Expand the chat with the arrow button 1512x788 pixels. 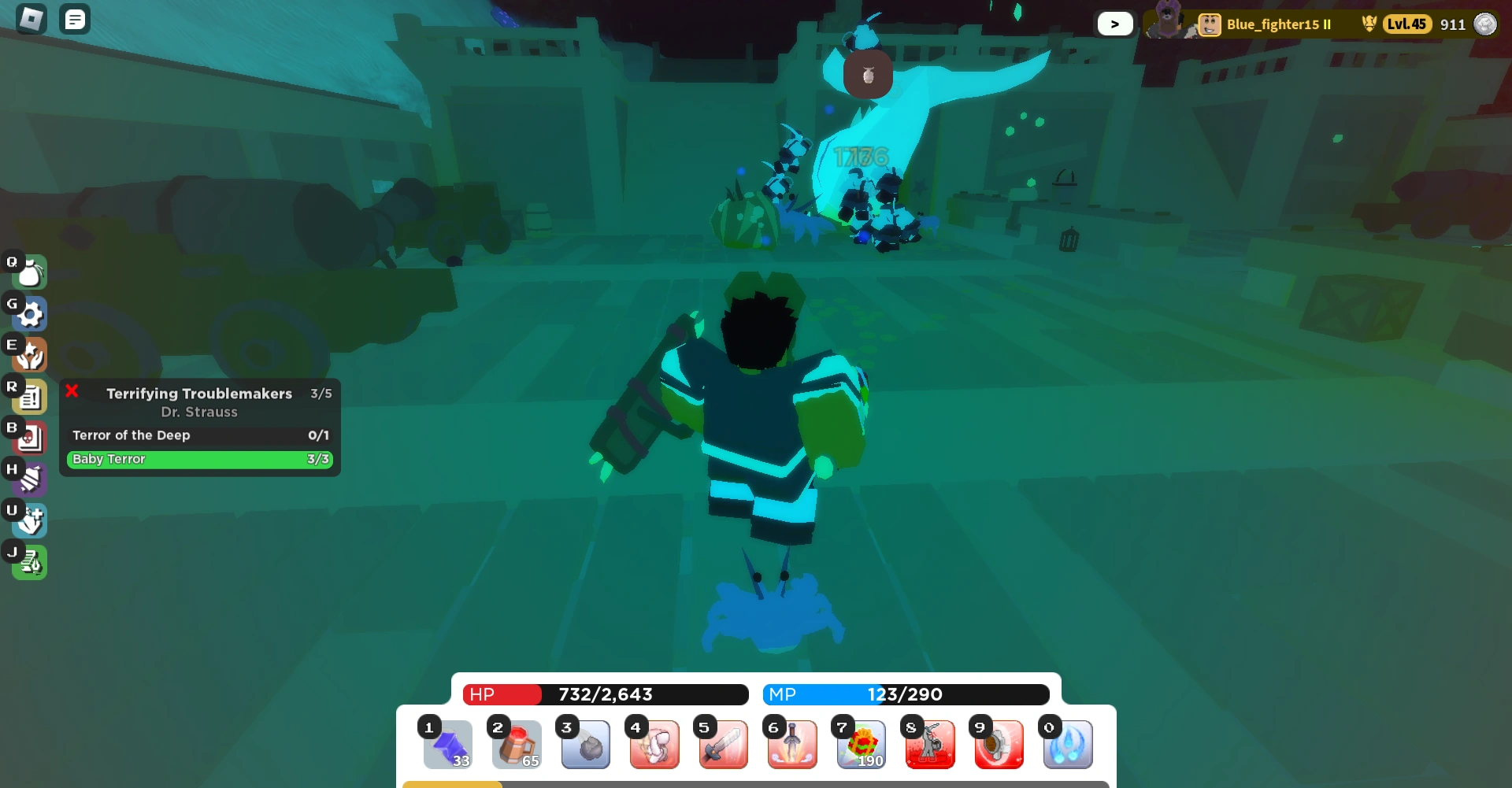pyautogui.click(x=1115, y=24)
